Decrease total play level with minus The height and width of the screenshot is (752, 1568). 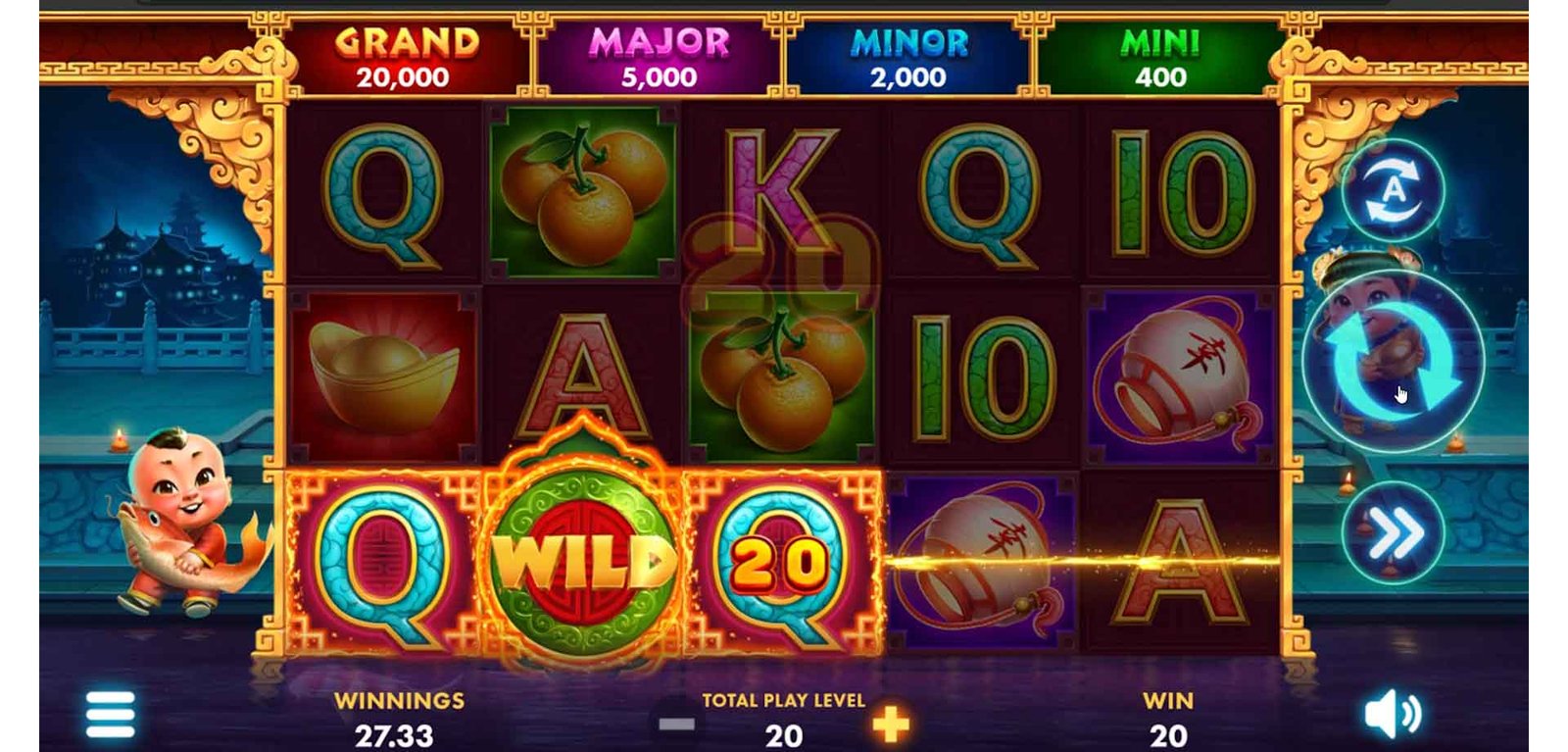(x=677, y=726)
